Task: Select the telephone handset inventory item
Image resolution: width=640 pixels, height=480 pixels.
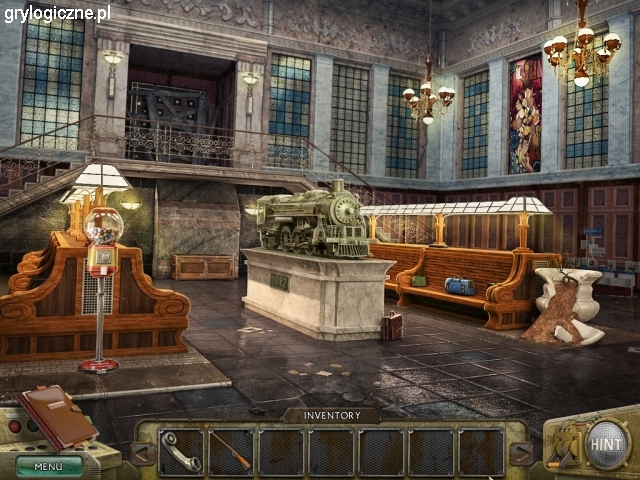Action: (x=181, y=451)
